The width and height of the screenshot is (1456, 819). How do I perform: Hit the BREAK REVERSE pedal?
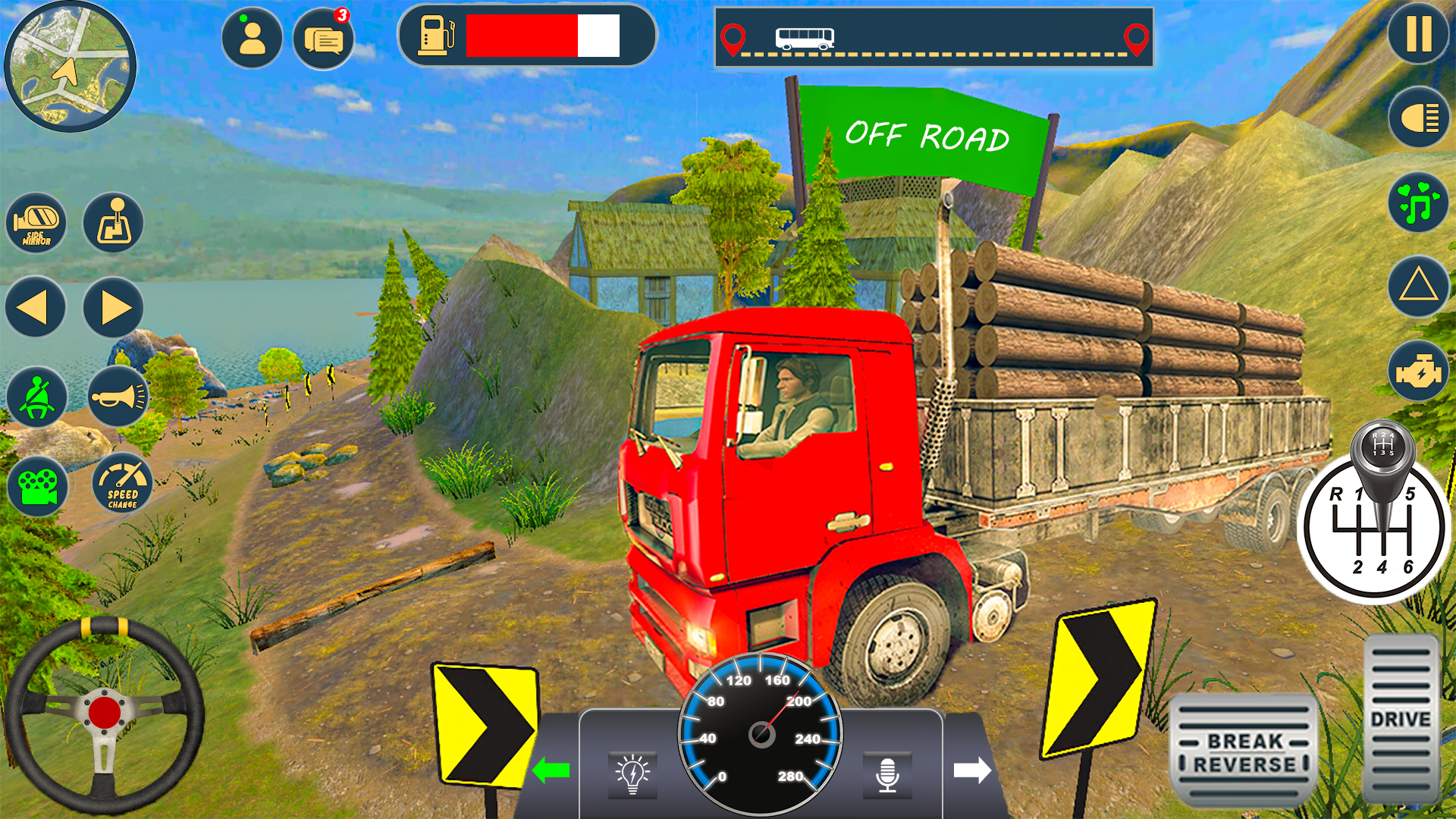point(1244,752)
